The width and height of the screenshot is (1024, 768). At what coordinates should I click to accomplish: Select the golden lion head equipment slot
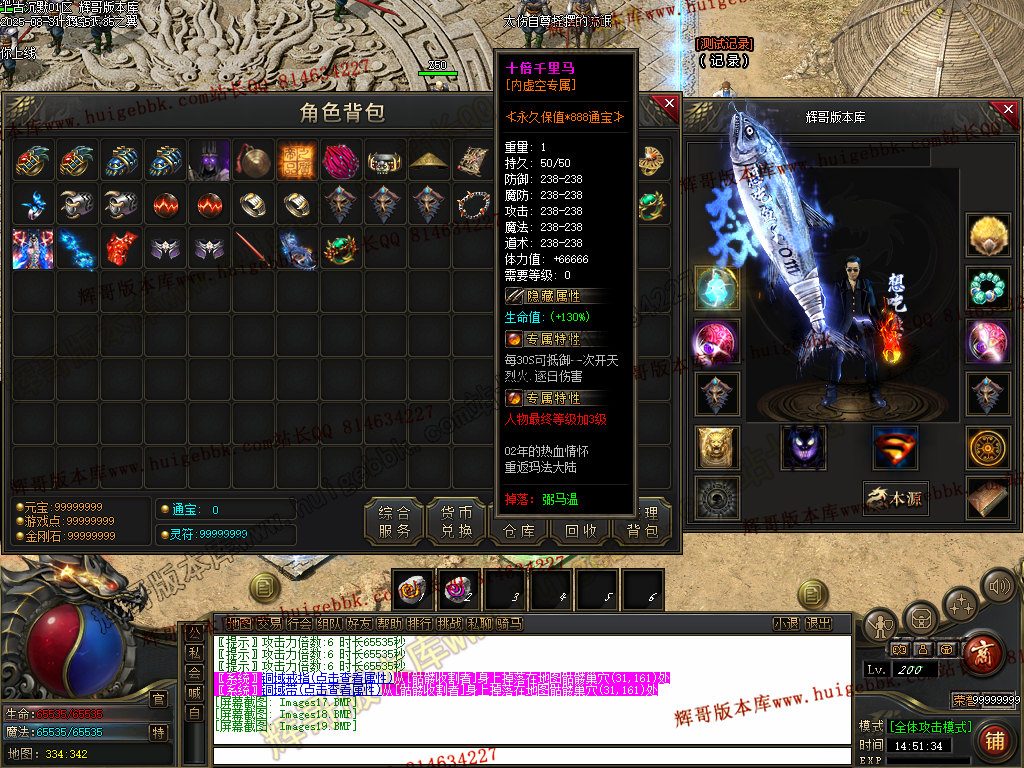(717, 447)
